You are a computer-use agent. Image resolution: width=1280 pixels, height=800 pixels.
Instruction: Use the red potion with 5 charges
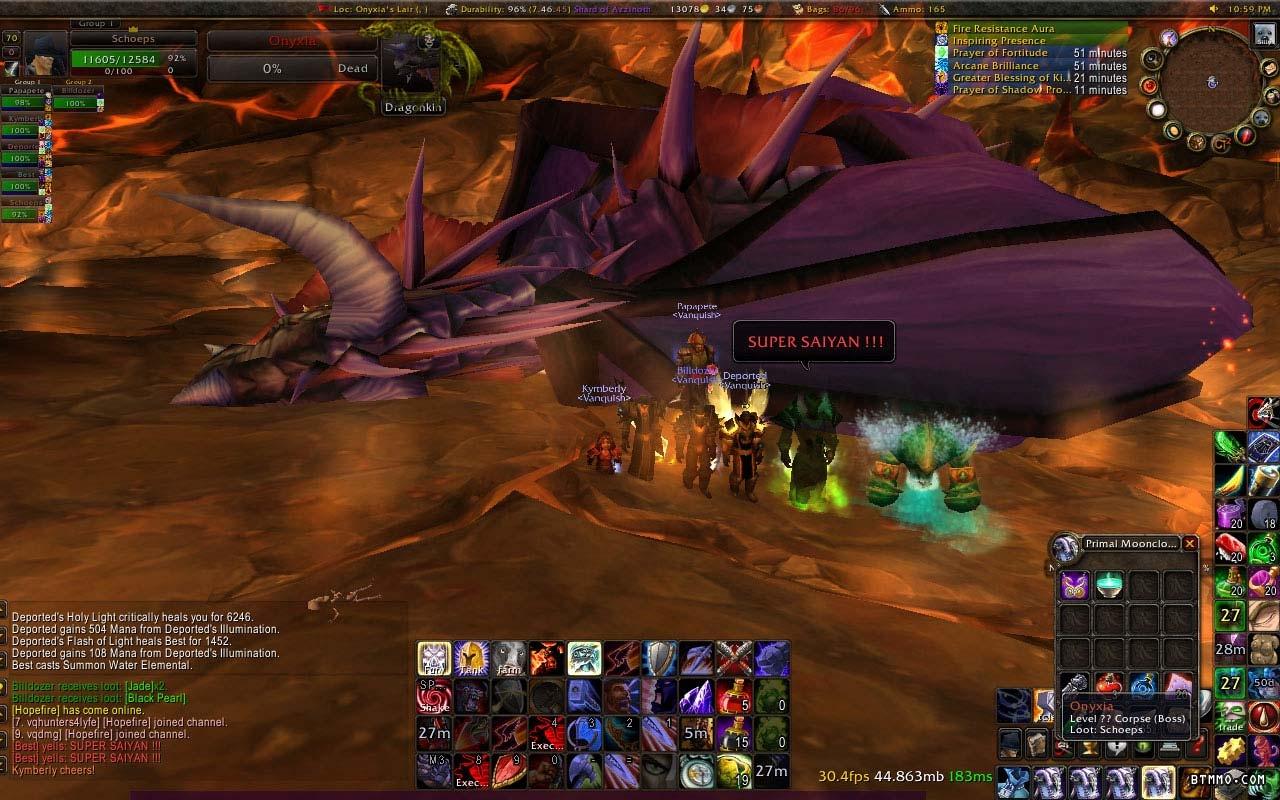pyautogui.click(x=734, y=696)
